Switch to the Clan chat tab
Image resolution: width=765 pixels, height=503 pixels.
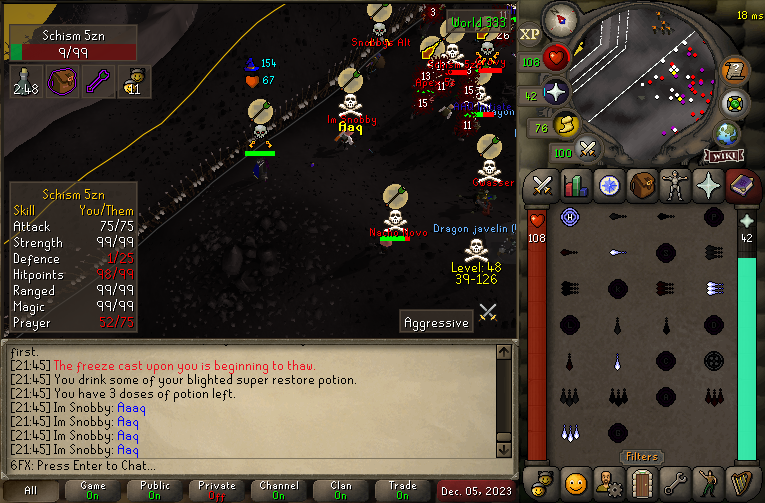tap(341, 491)
